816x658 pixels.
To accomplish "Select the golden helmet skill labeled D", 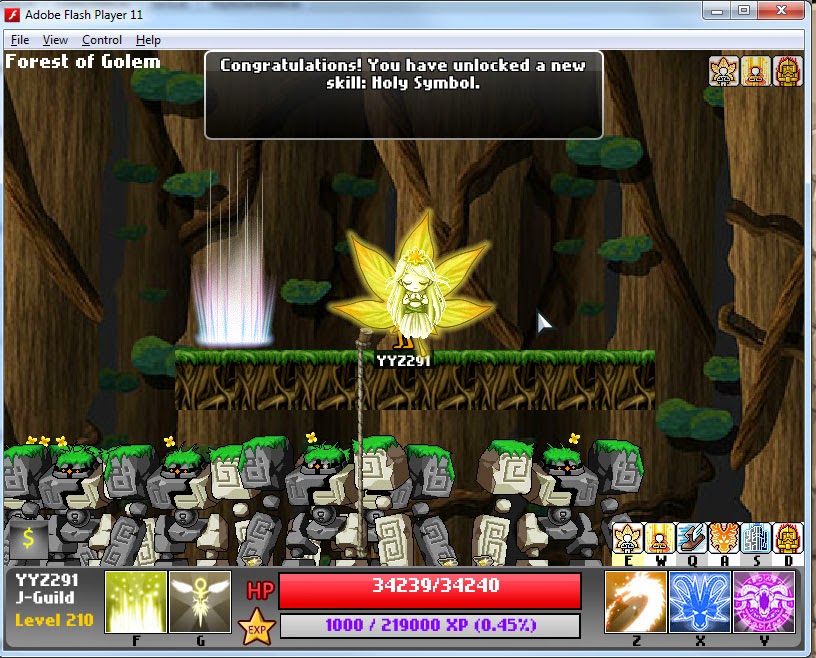I will click(788, 539).
